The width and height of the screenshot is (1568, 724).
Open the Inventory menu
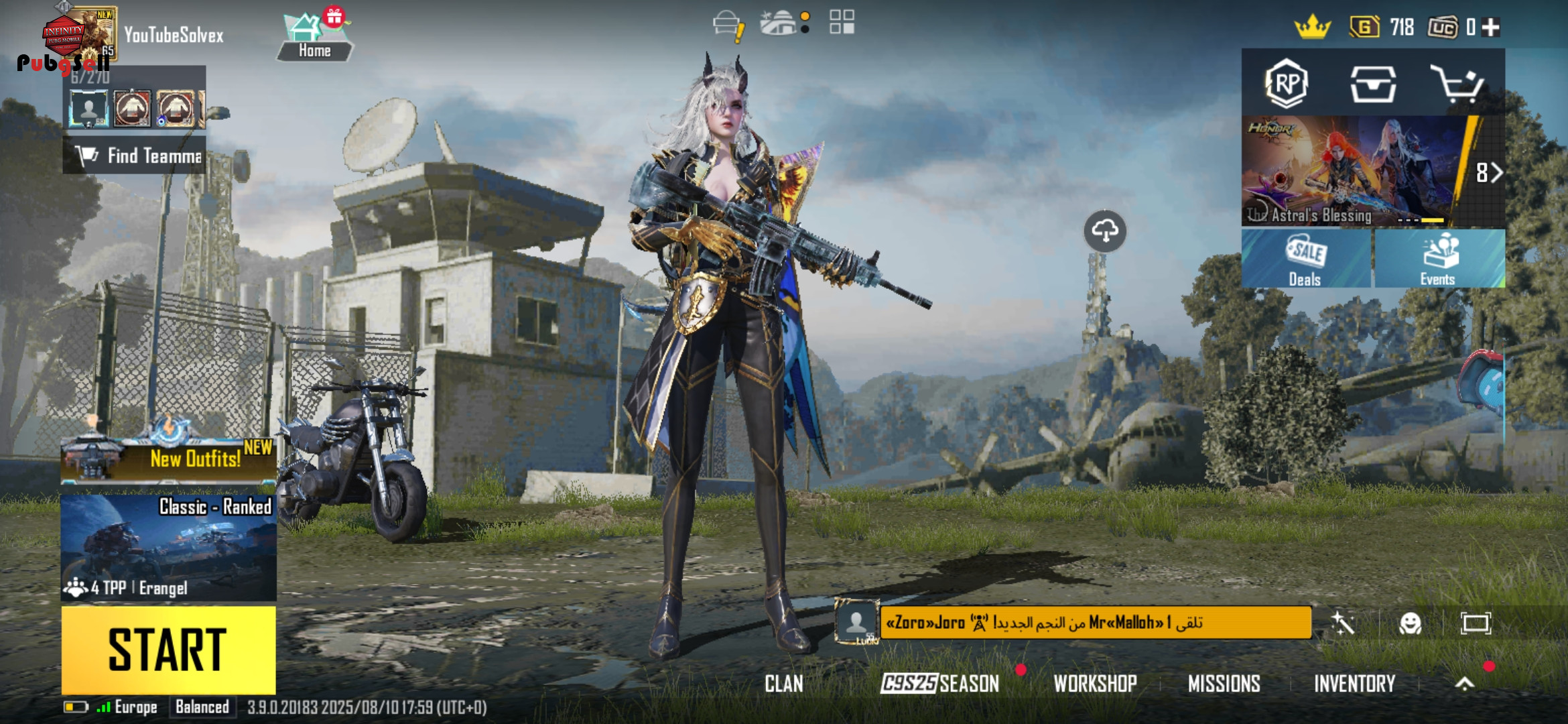tap(1354, 684)
